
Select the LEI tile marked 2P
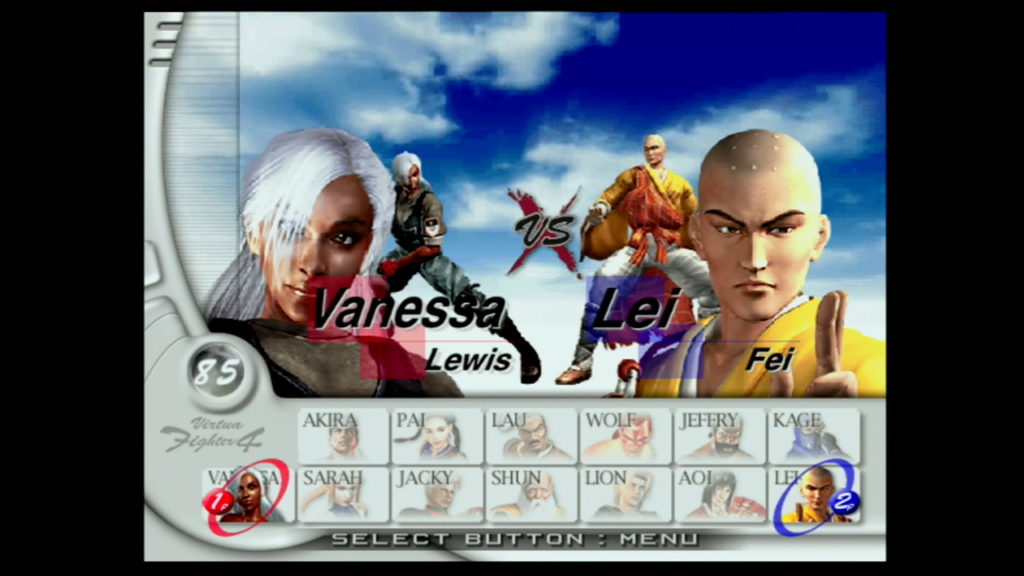click(813, 494)
